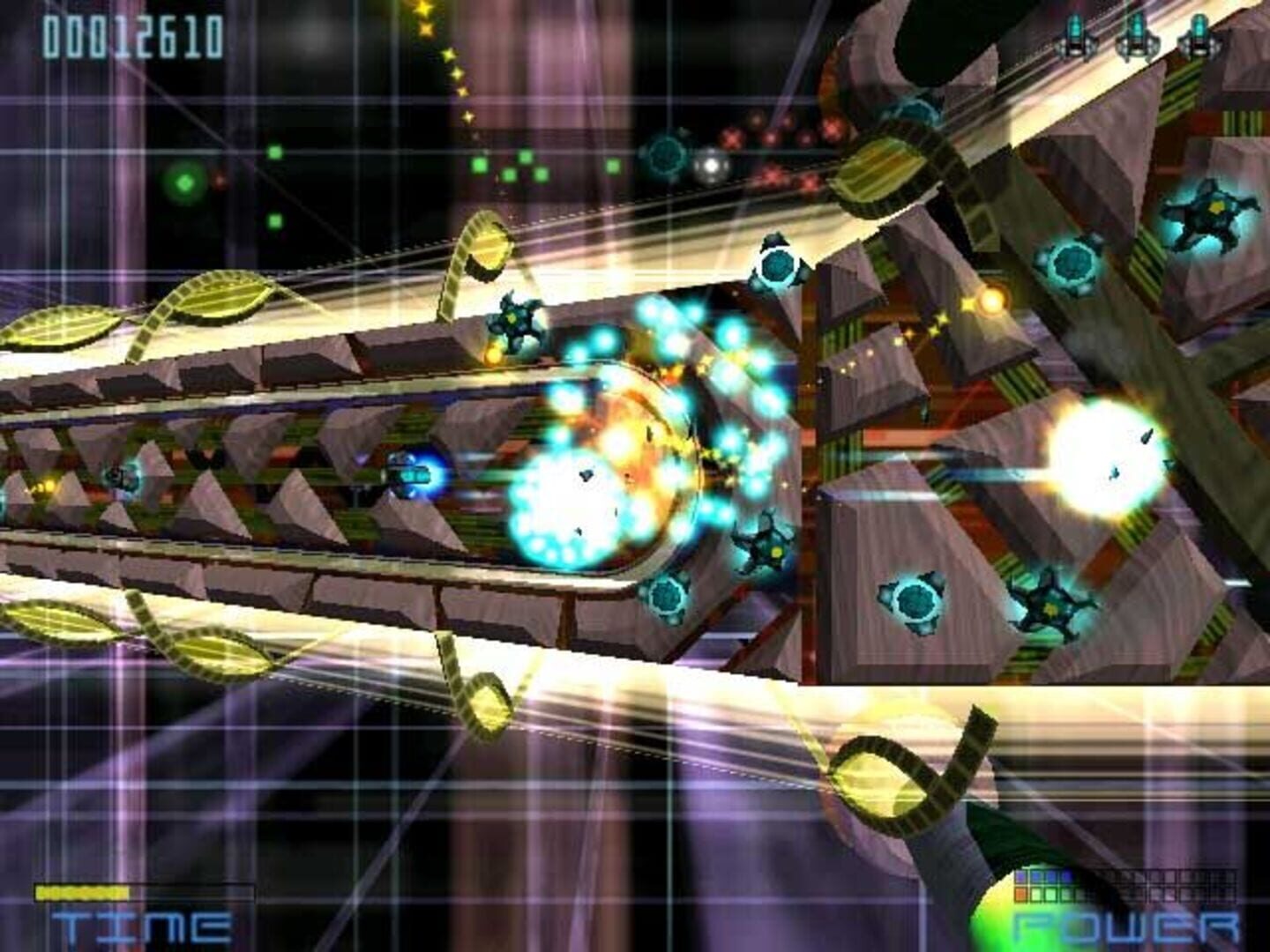Image resolution: width=1270 pixels, height=952 pixels.
Task: Click a blue cell in the POWER grid
Action: (x=1039, y=876)
